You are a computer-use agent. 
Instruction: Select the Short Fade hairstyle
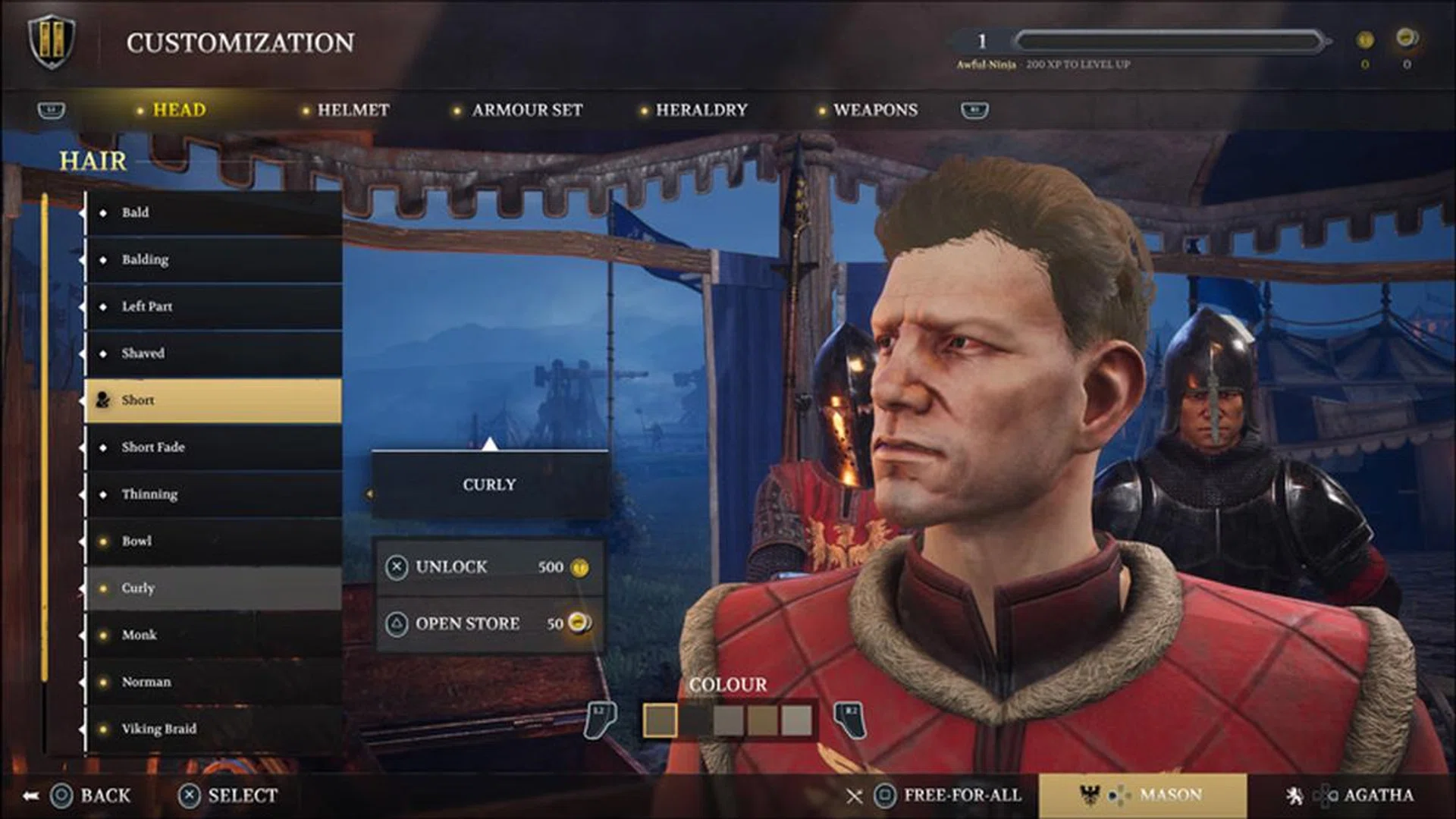pyautogui.click(x=213, y=447)
